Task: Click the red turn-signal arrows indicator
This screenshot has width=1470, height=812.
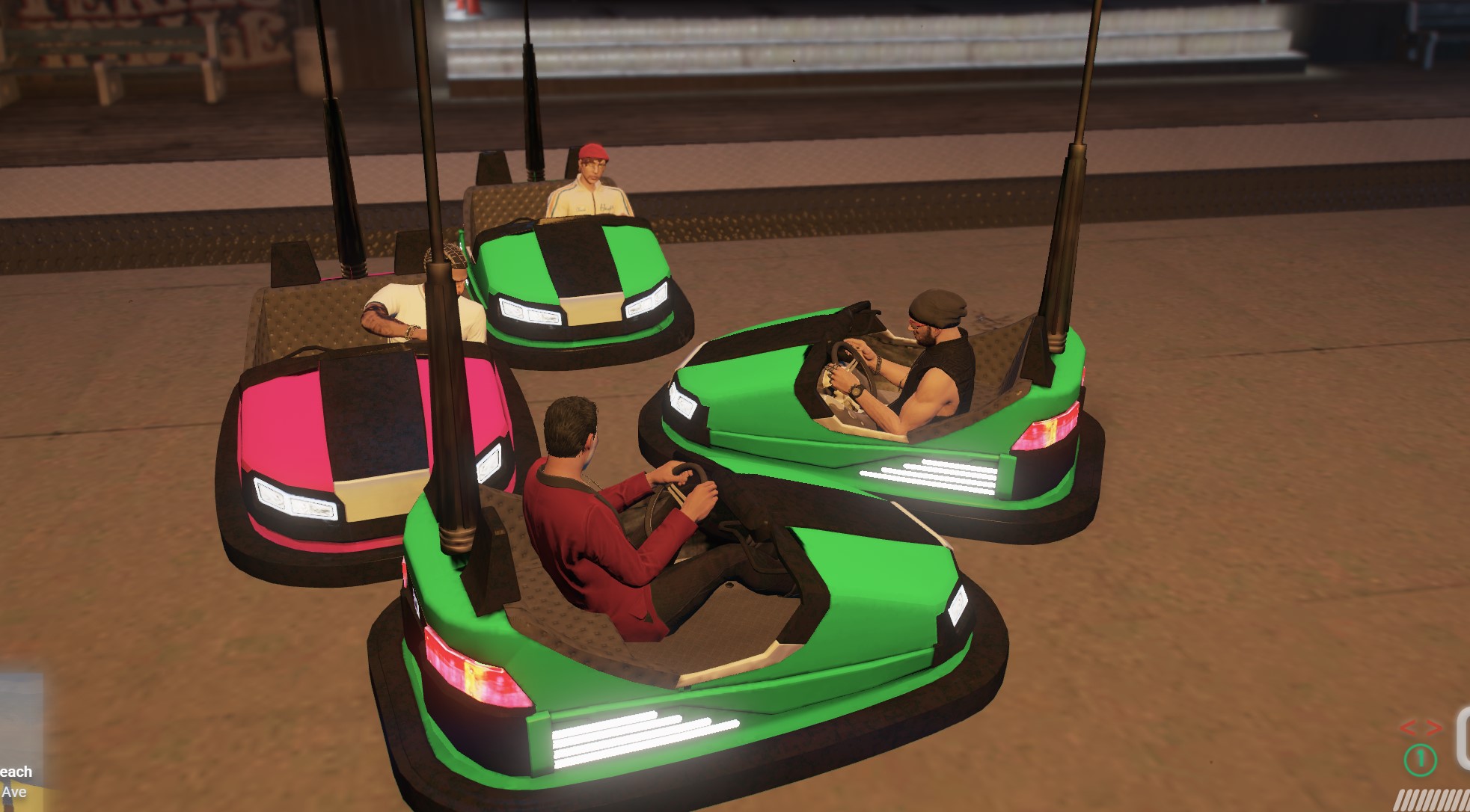Action: click(1420, 728)
